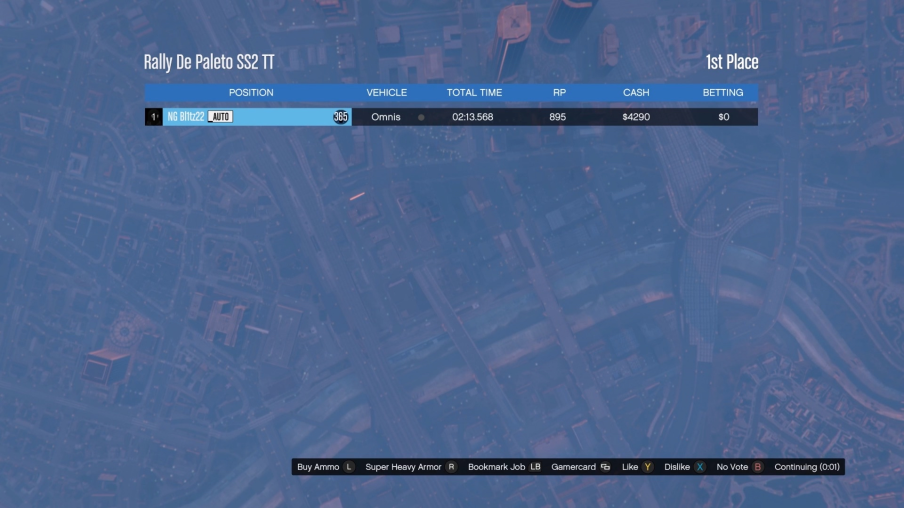Bookmark Job for later
The image size is (904, 508).
[x=504, y=467]
